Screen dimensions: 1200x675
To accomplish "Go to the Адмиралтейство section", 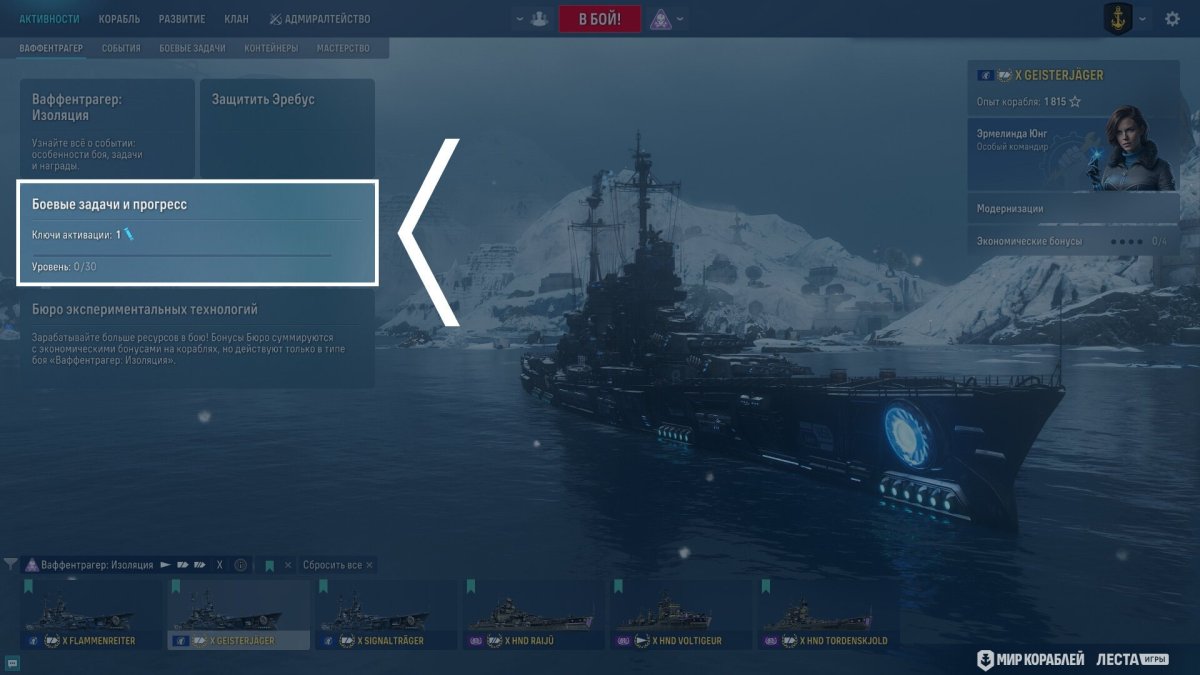I will coord(320,19).
